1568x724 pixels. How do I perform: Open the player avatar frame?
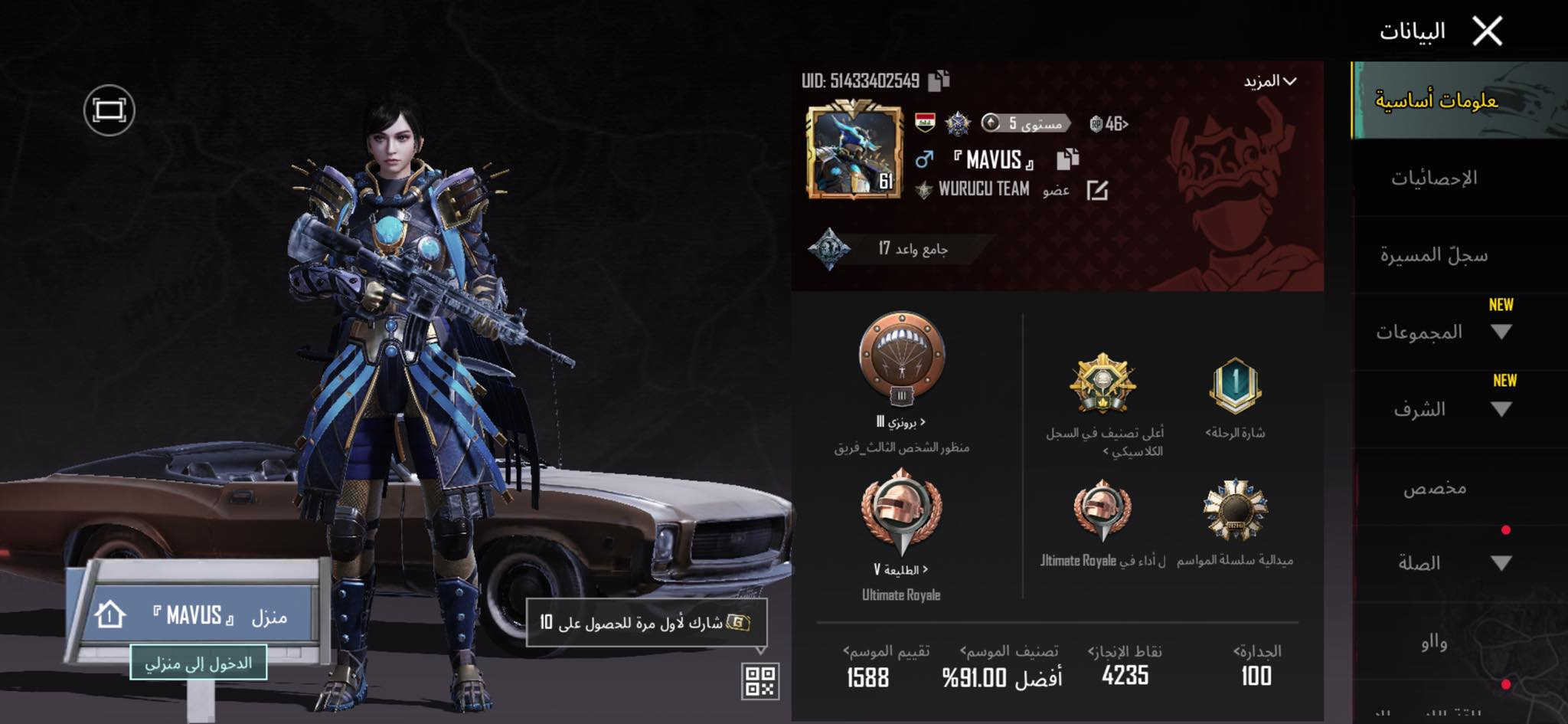(853, 152)
